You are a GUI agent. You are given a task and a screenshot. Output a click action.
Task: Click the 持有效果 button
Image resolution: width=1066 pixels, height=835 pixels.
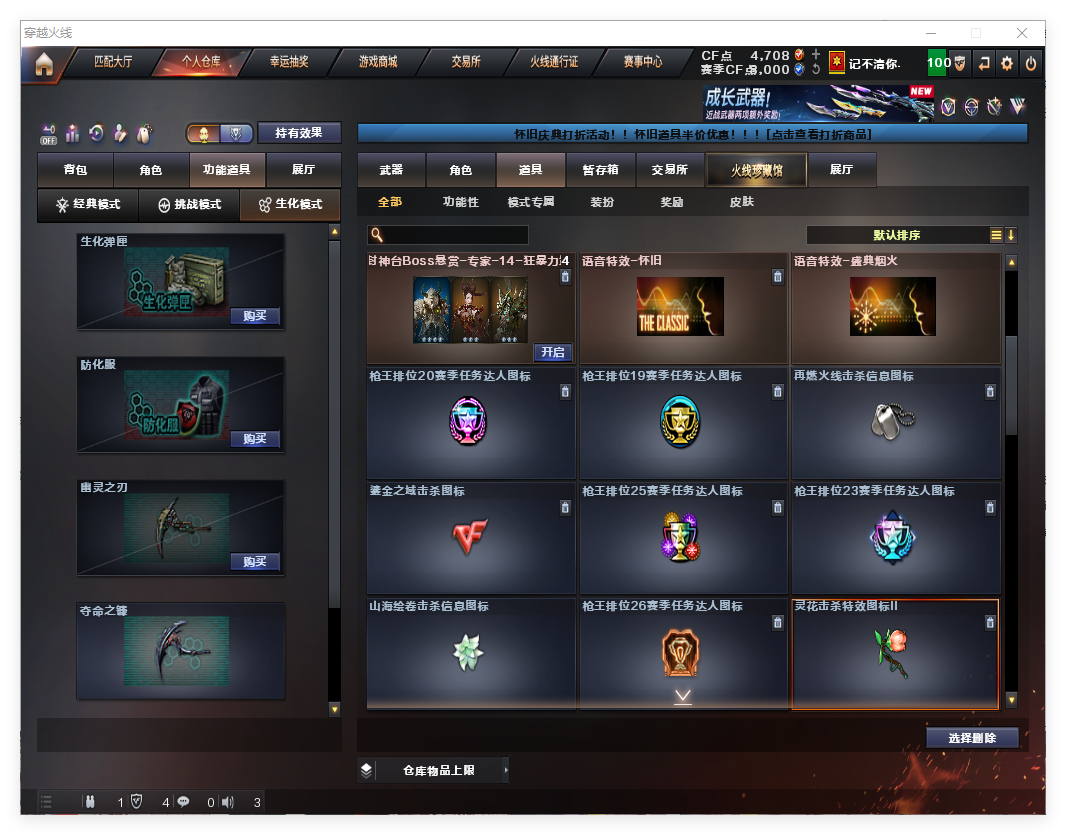point(299,133)
